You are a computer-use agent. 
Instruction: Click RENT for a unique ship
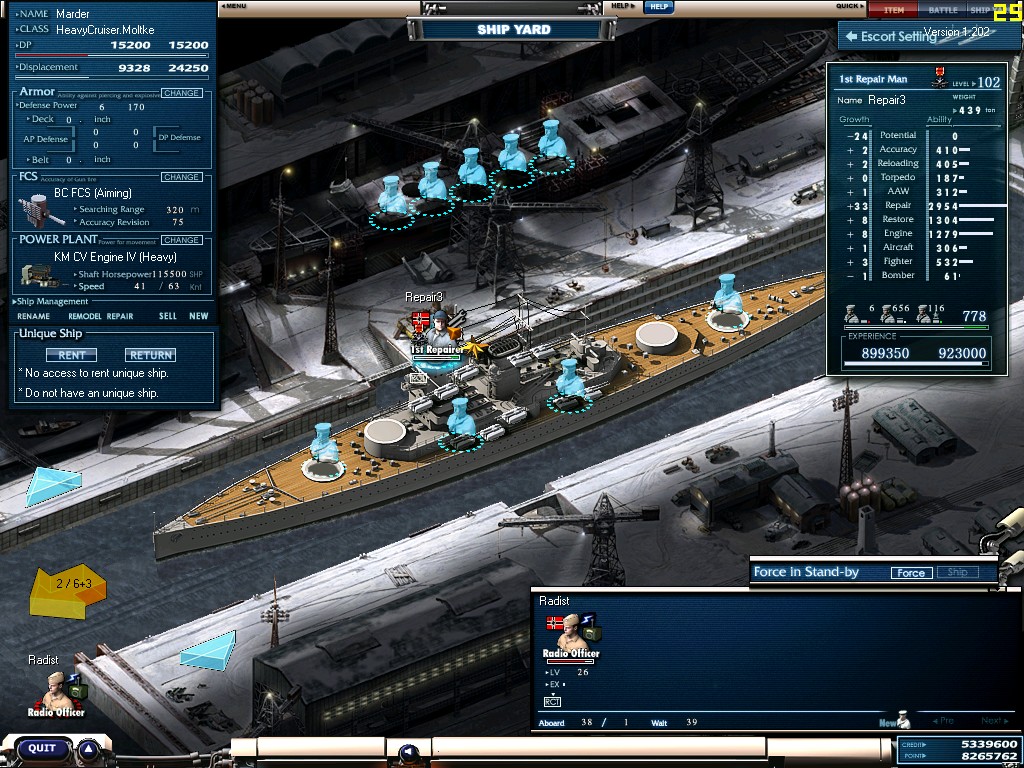click(x=71, y=355)
